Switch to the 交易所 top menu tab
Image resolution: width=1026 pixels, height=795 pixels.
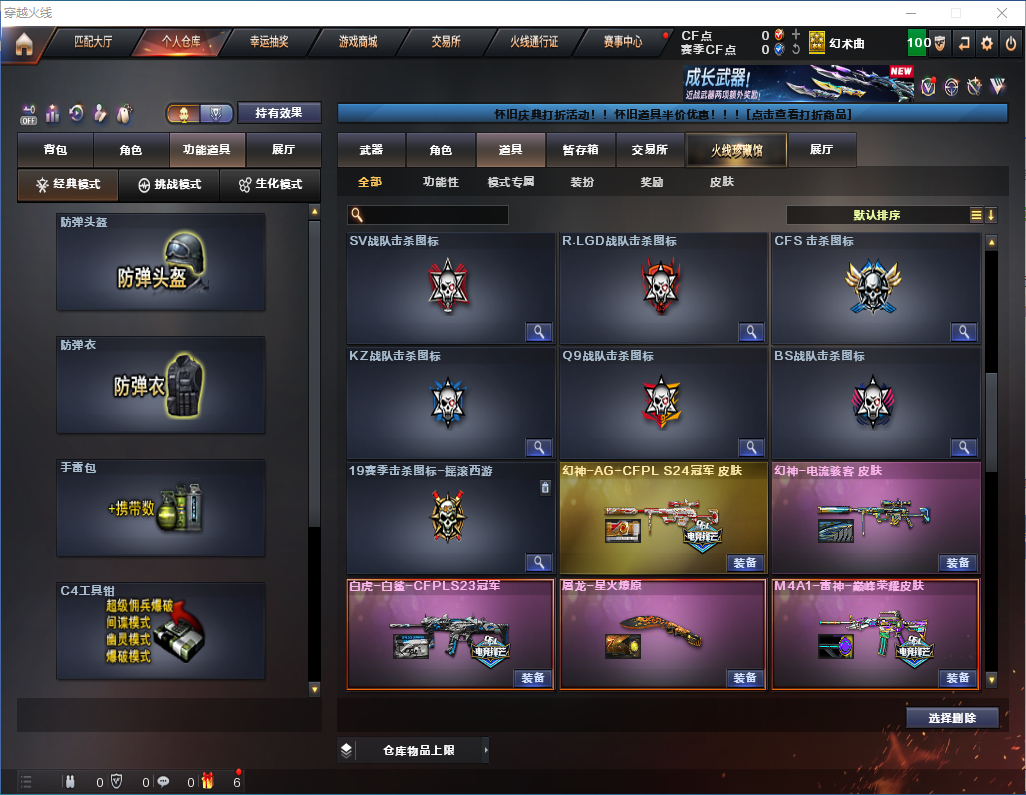pyautogui.click(x=446, y=42)
